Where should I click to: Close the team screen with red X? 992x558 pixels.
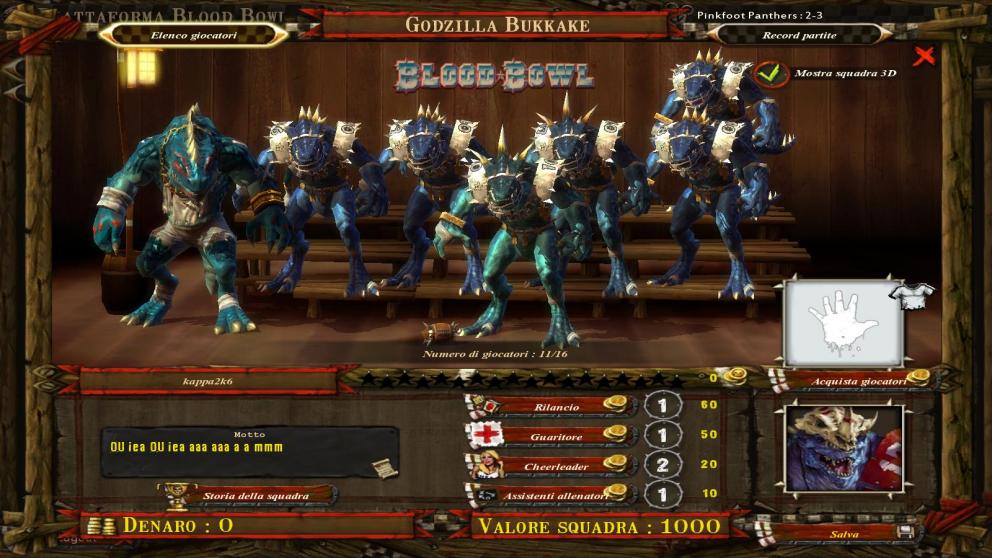pyautogui.click(x=923, y=57)
